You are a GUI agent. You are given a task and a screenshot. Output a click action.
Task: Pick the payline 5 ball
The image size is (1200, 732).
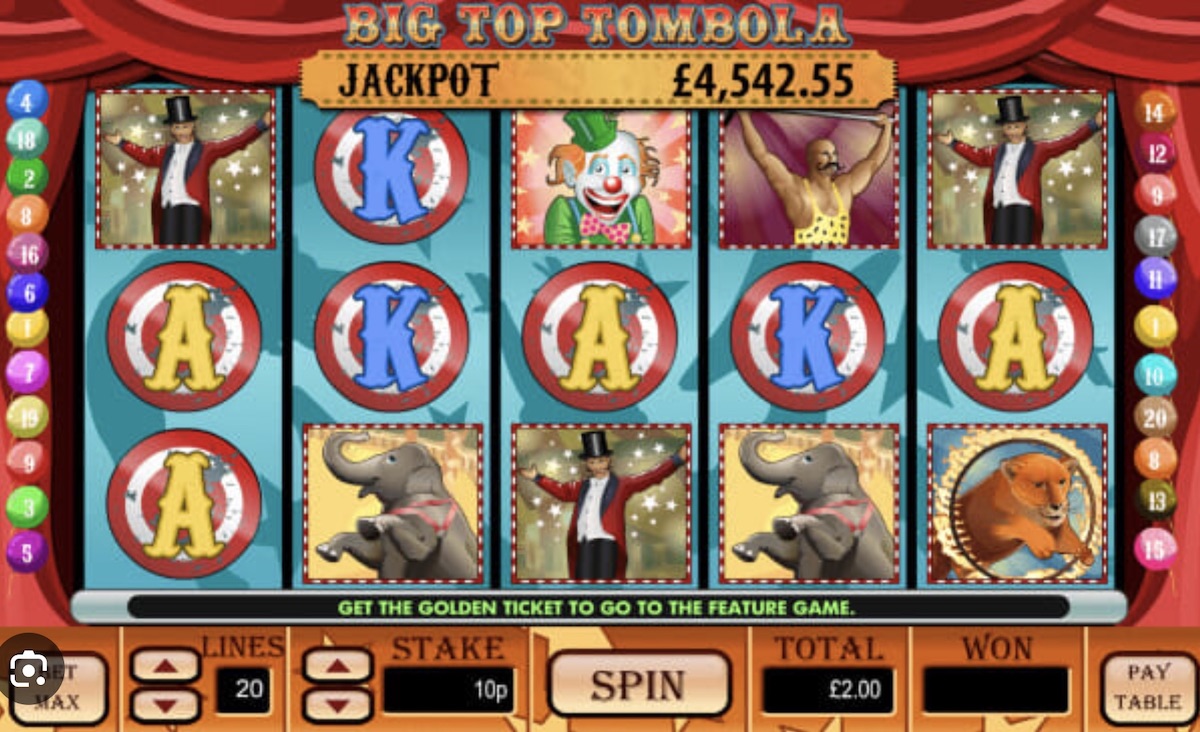27,551
